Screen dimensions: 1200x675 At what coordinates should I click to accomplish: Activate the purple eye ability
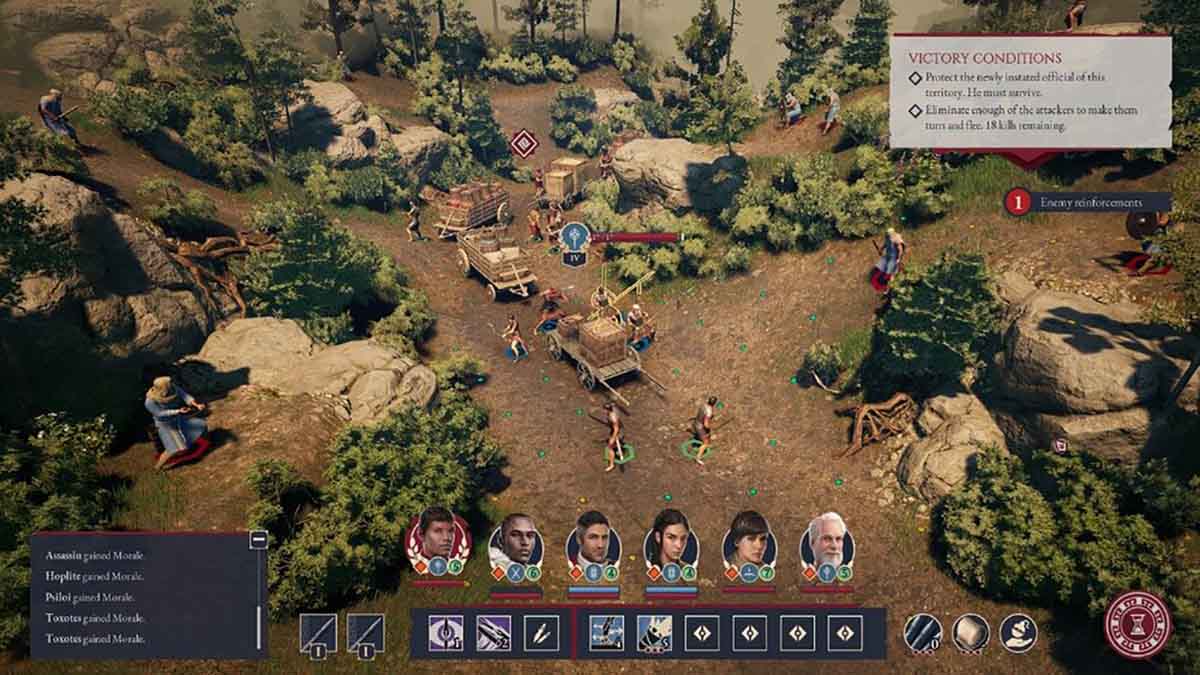pyautogui.click(x=444, y=633)
